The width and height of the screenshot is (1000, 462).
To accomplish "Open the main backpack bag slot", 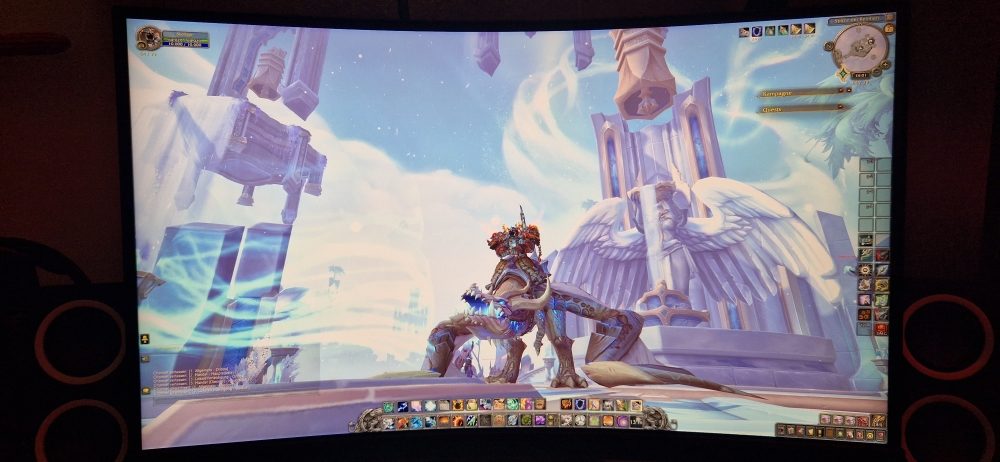I will click(878, 420).
